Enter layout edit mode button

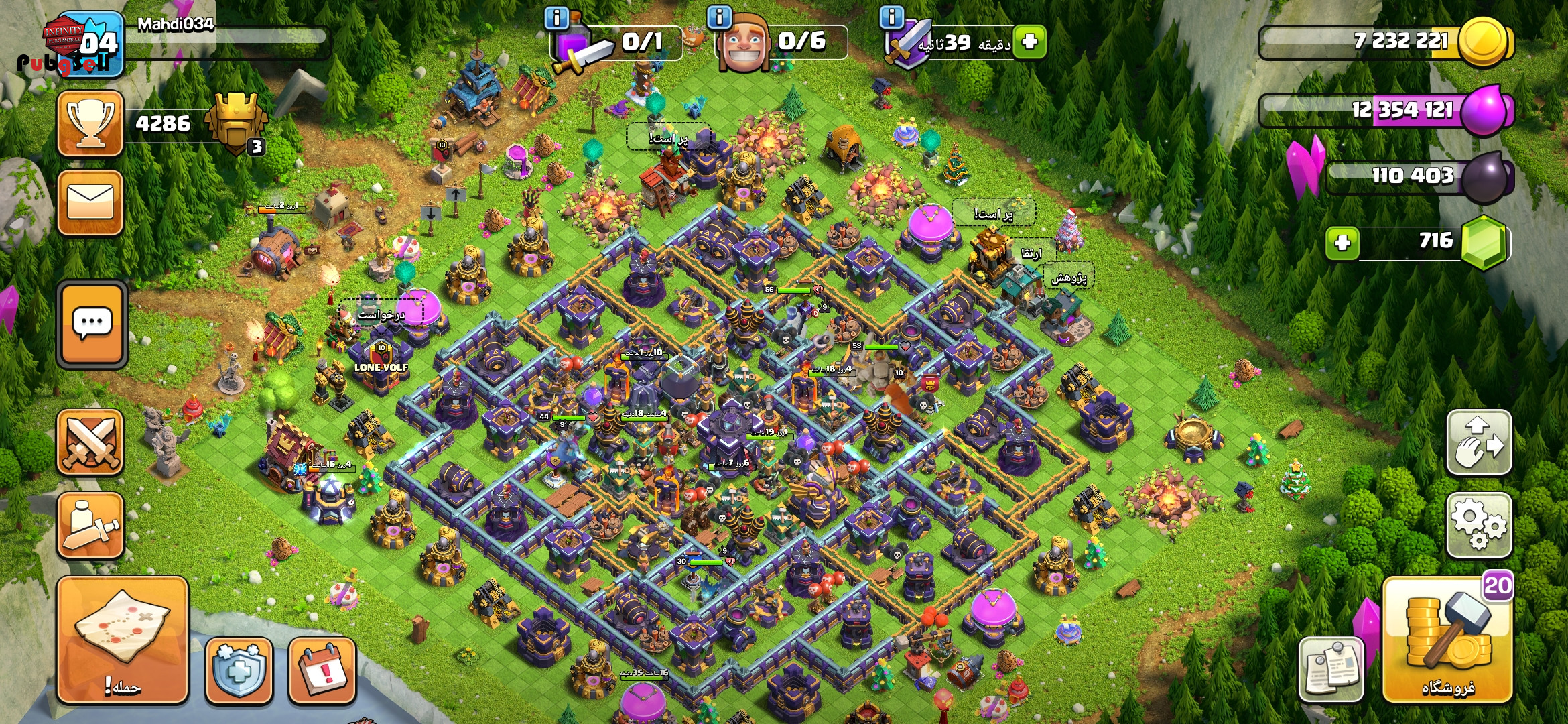tap(1479, 442)
